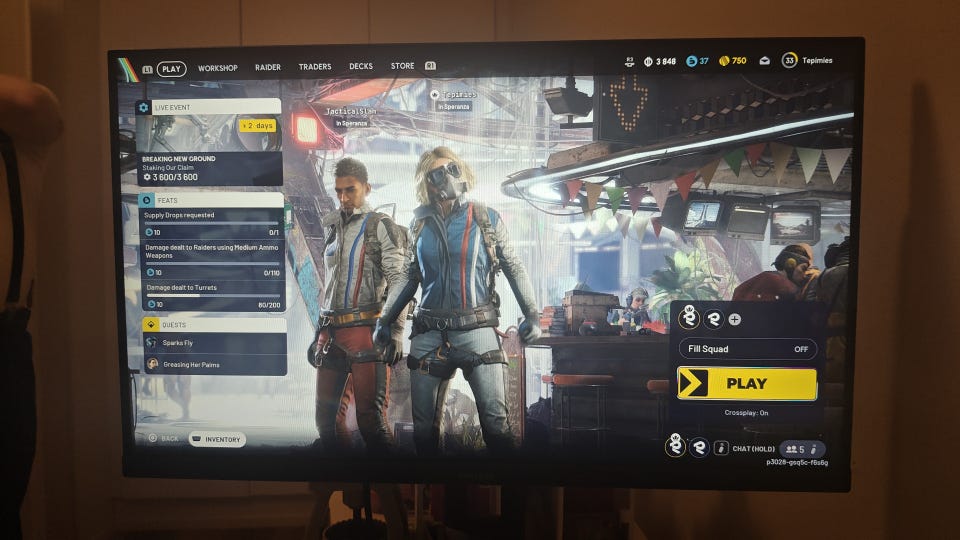The height and width of the screenshot is (540, 960).
Task: Open the Inventory
Action: point(217,439)
